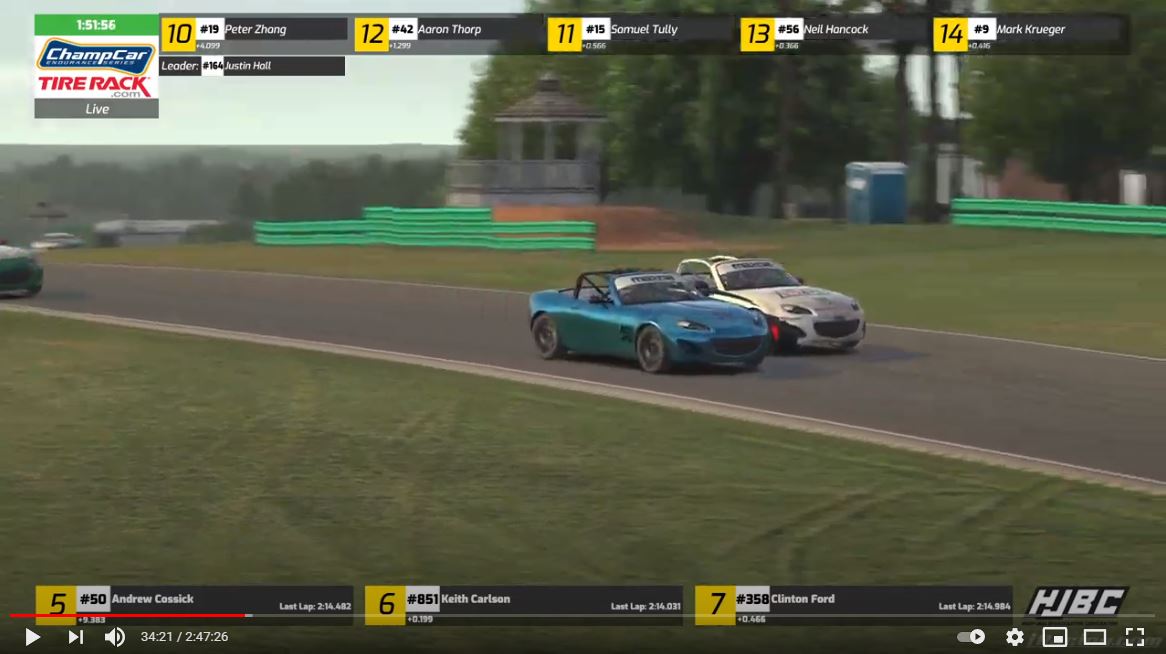This screenshot has width=1166, height=654.
Task: Select Keith Carlson's car #851 panel
Action: (523, 605)
